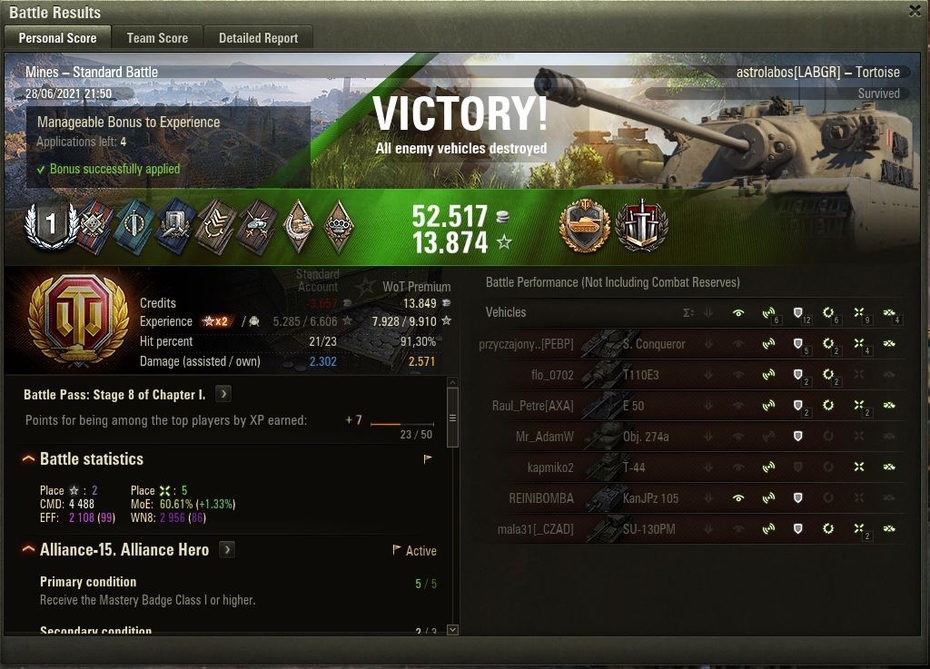
Task: Switch to the Team Score tab
Action: tap(157, 38)
